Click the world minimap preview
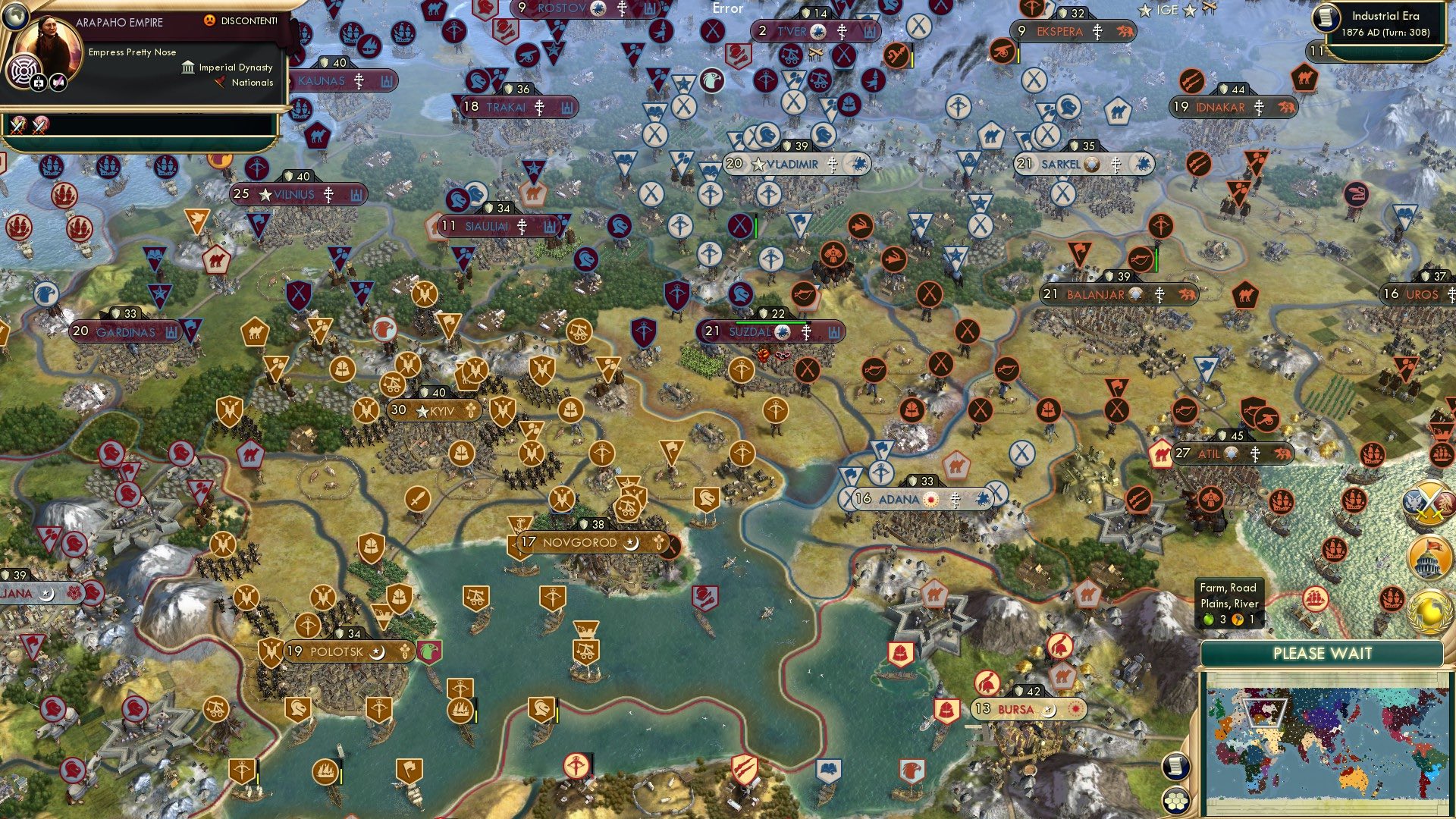This screenshot has height=819, width=1456. [x=1327, y=743]
